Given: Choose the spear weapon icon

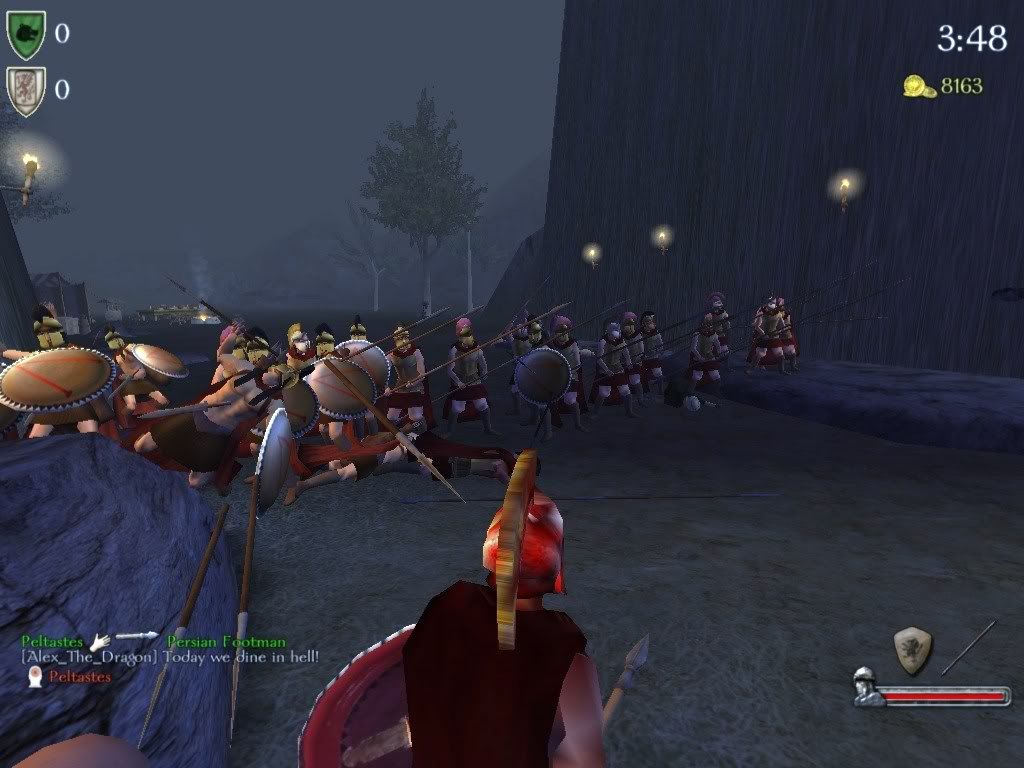Looking at the screenshot, I should pos(968,647).
